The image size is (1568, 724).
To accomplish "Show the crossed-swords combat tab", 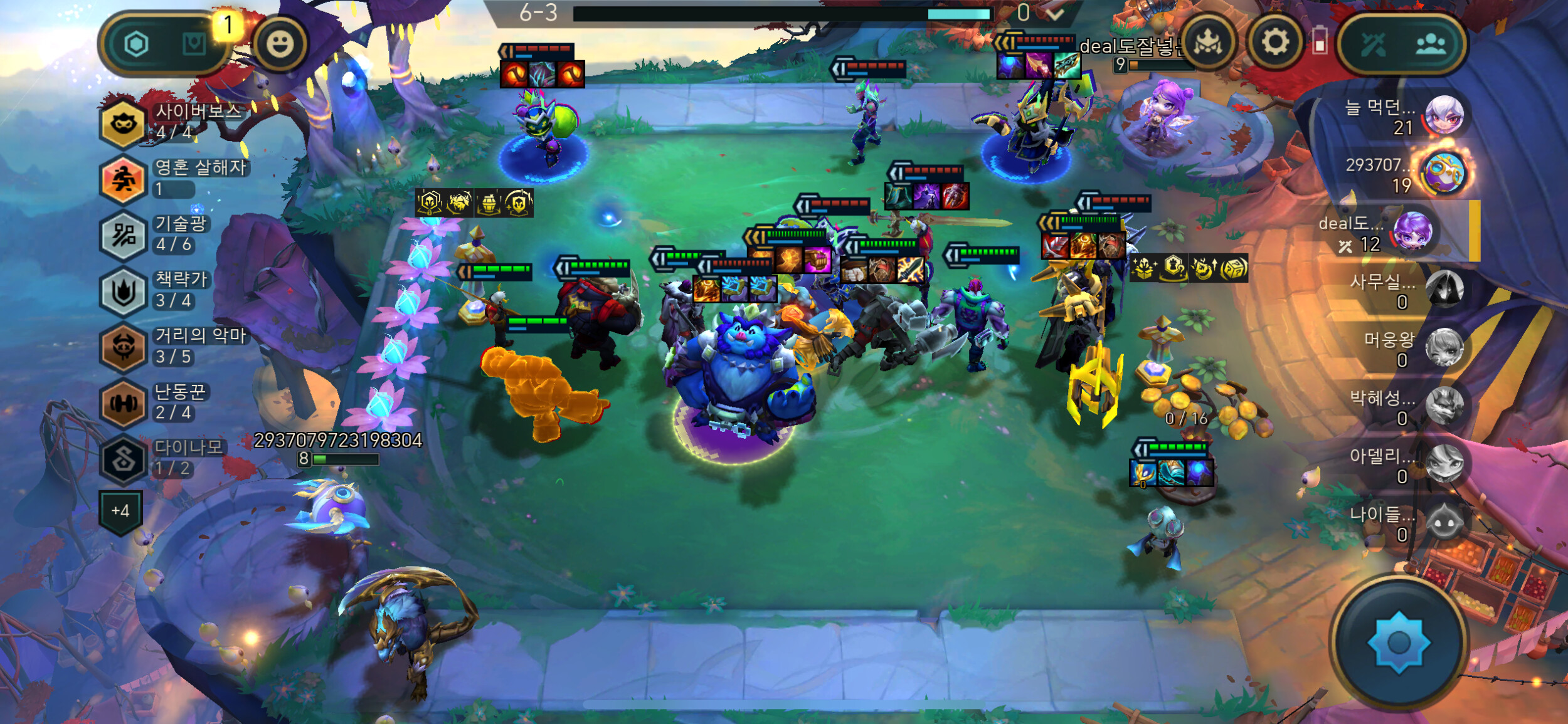I will [1372, 44].
